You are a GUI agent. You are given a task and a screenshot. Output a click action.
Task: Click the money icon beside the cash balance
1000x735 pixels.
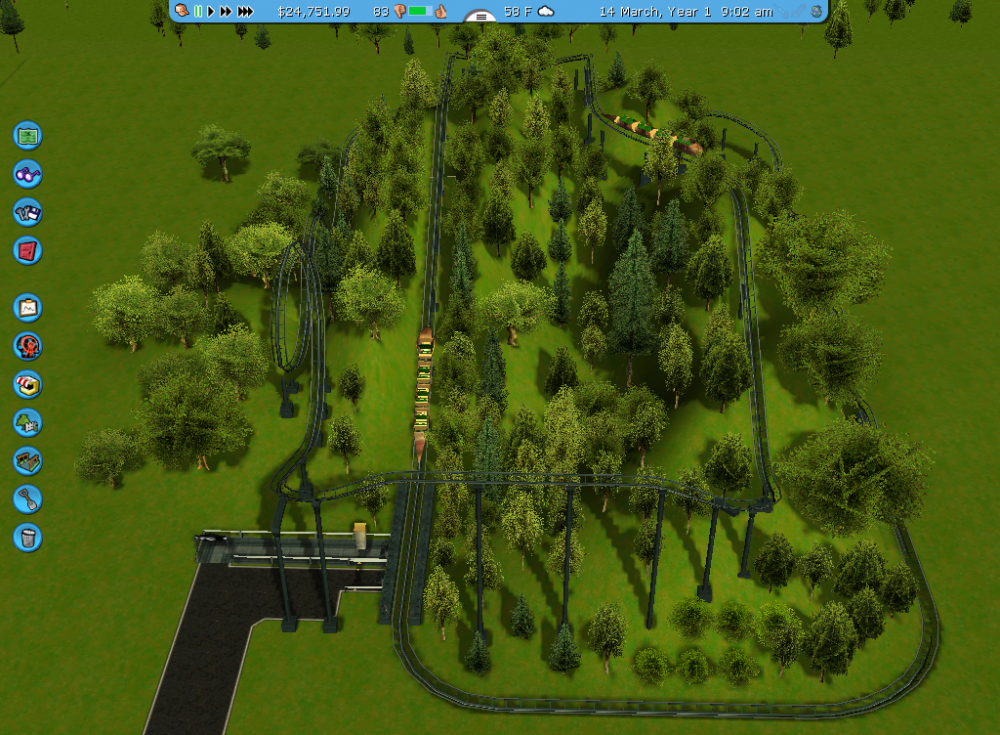pyautogui.click(x=182, y=11)
